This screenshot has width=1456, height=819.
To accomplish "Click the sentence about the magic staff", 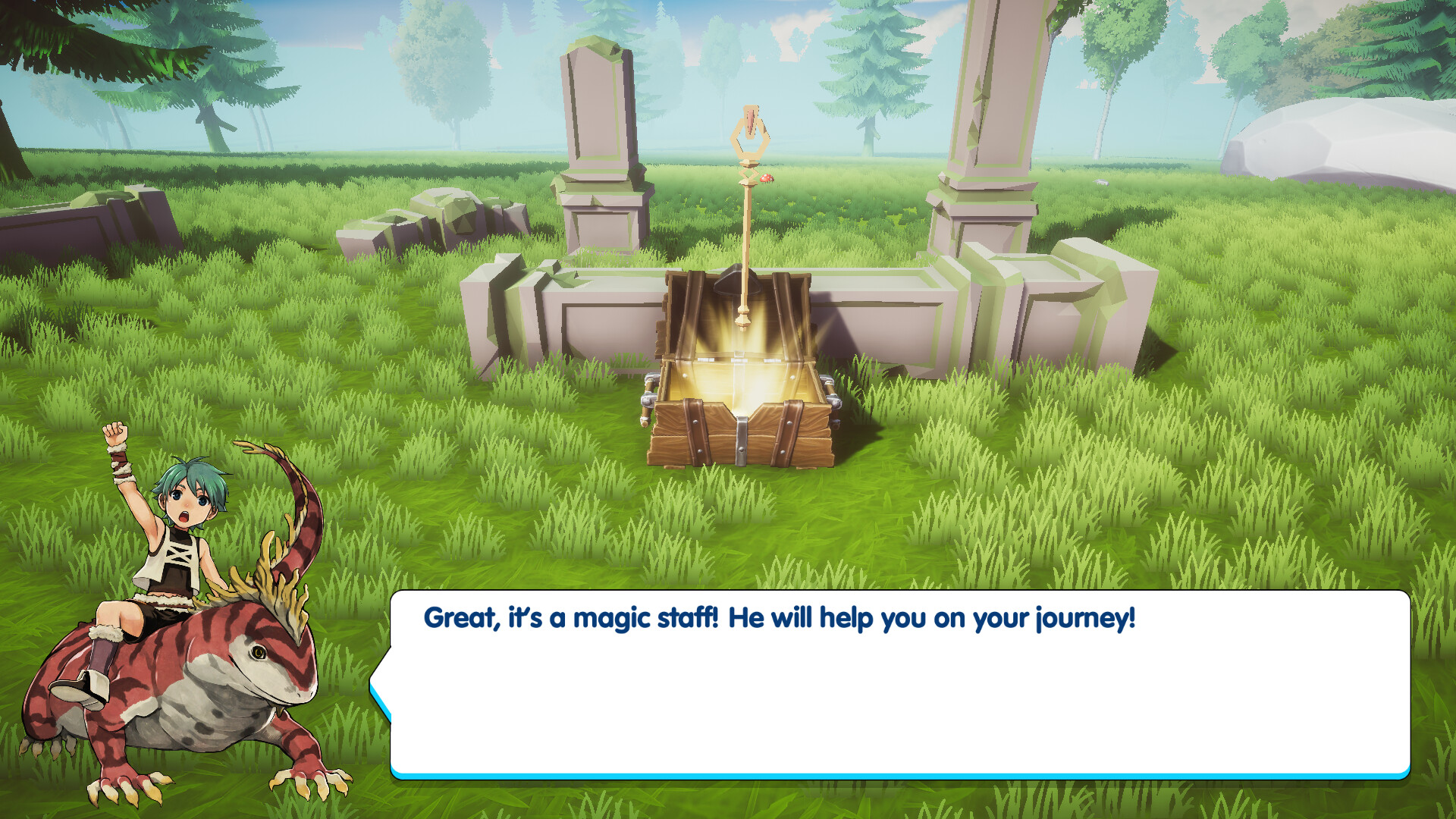I will (x=777, y=618).
